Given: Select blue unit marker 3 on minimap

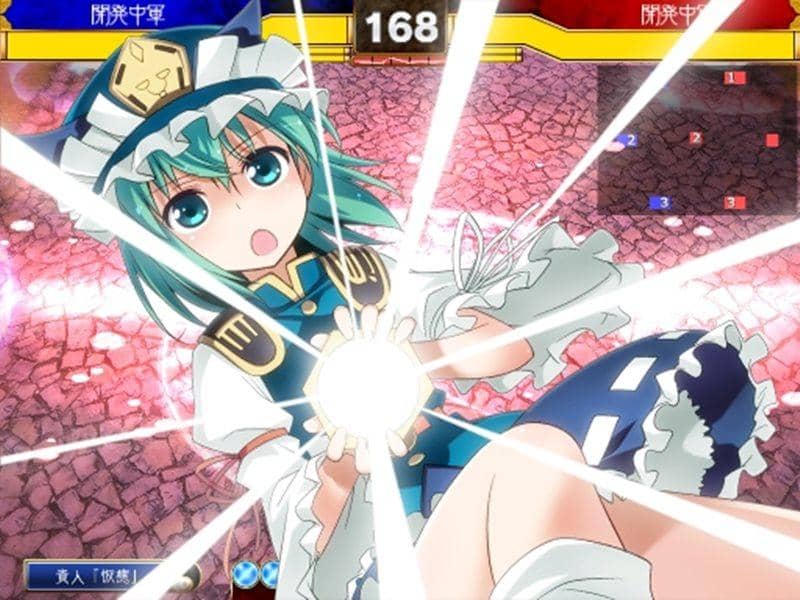Looking at the screenshot, I should [660, 202].
